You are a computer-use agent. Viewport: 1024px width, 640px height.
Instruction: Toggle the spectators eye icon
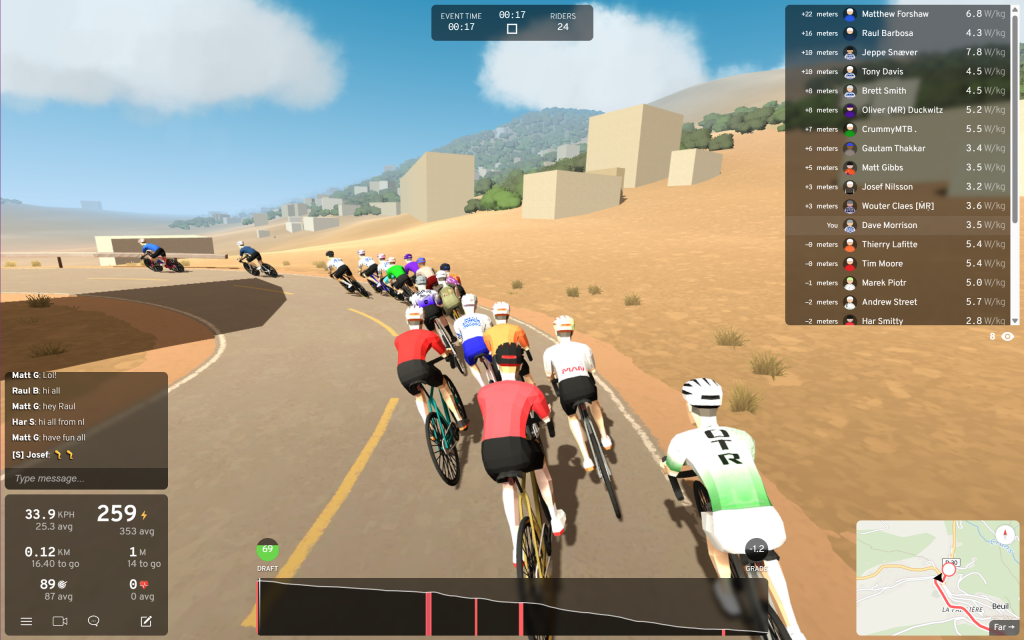1007,337
